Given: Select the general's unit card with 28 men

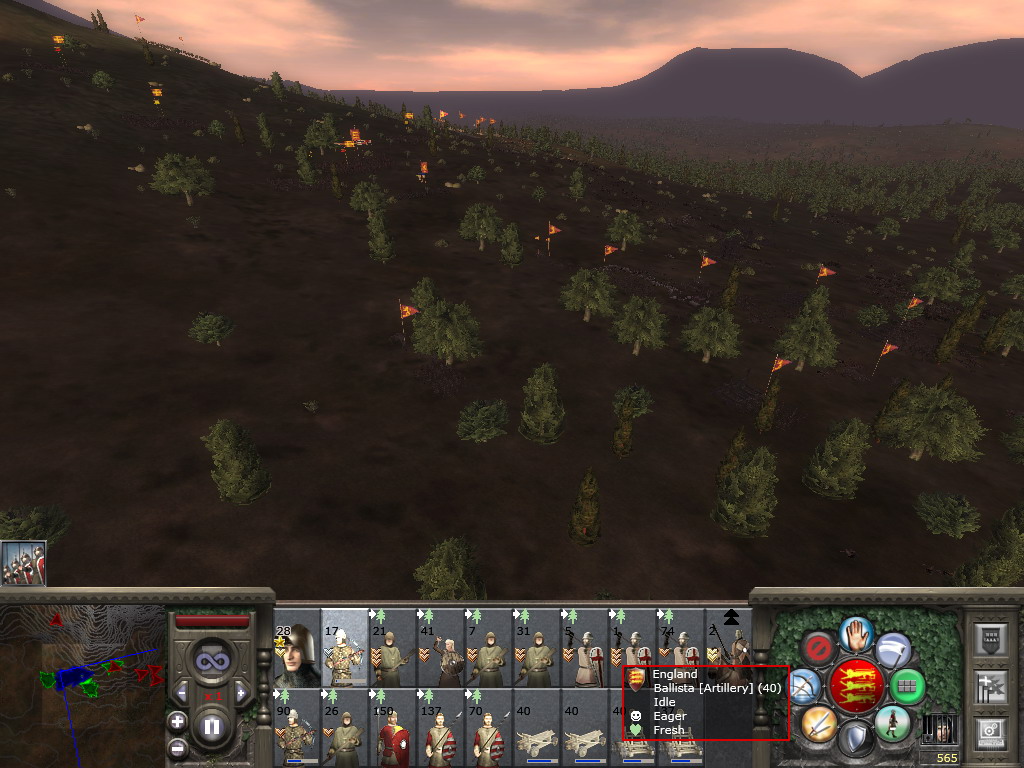Looking at the screenshot, I should click(x=297, y=648).
